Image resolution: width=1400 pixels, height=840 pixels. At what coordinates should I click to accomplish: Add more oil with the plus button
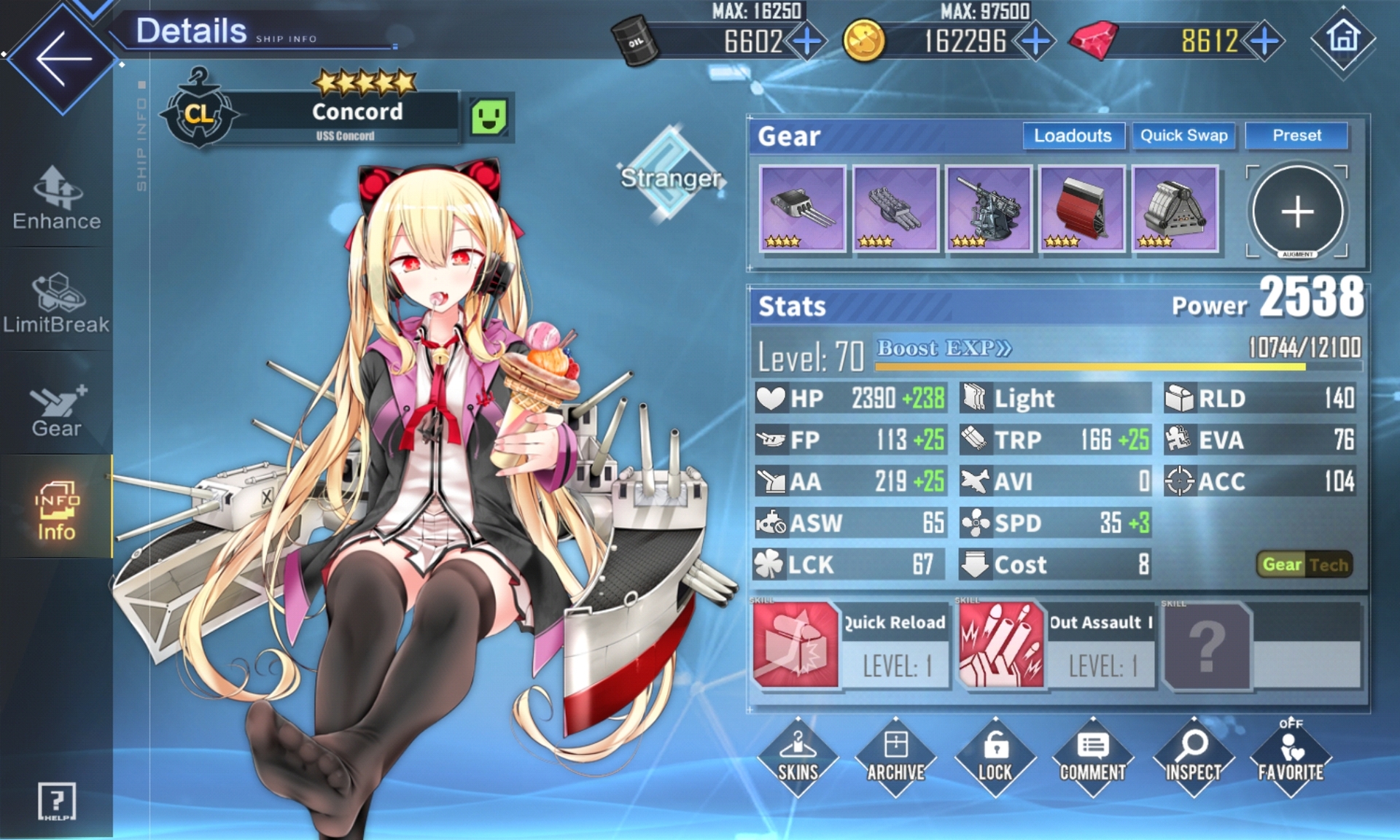coord(807,41)
